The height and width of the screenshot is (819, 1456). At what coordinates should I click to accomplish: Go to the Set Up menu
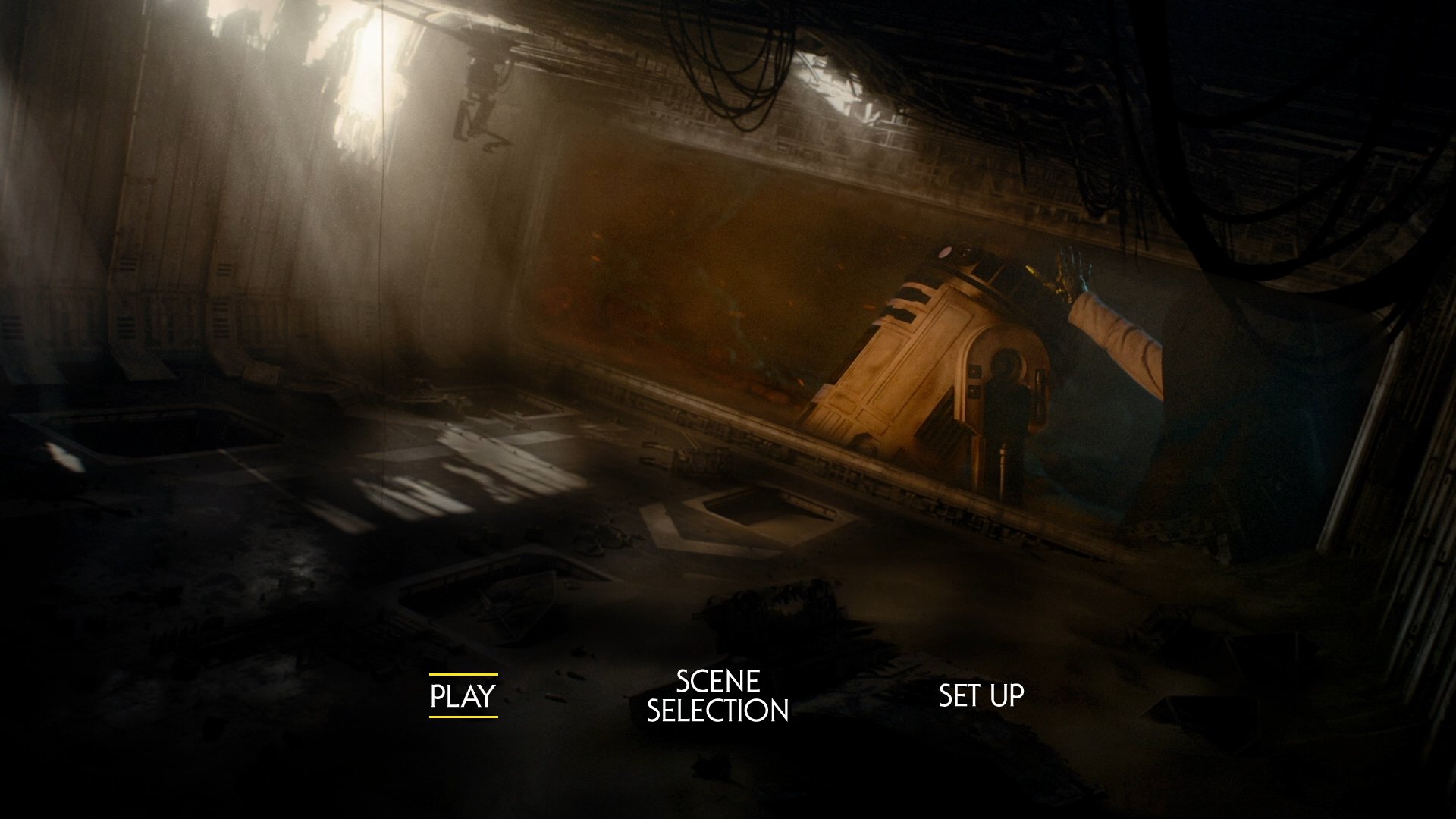click(x=981, y=695)
